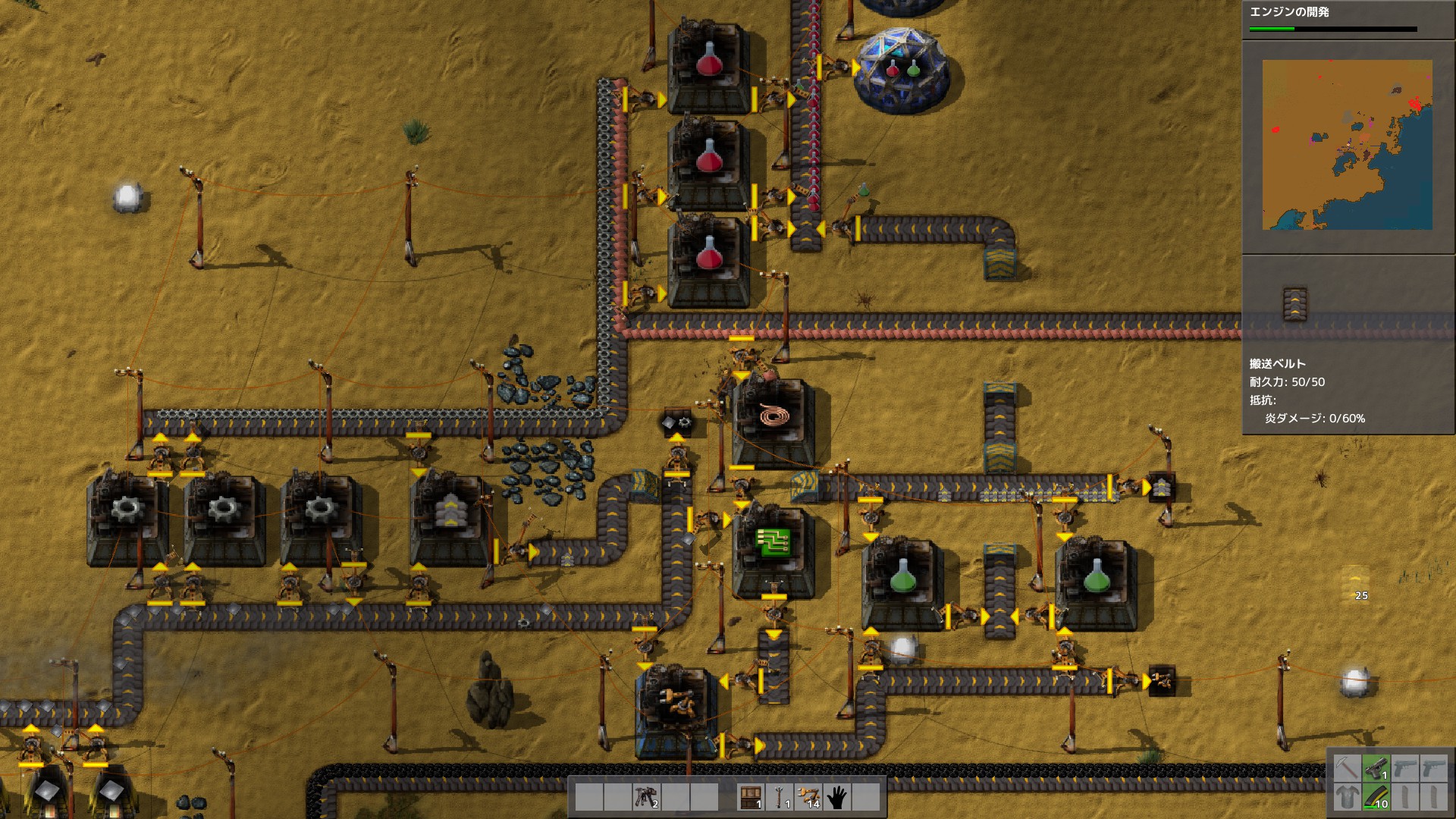The height and width of the screenshot is (819, 1456).
Task: Click the transport belt icon in the info panel
Action: pos(1294,300)
